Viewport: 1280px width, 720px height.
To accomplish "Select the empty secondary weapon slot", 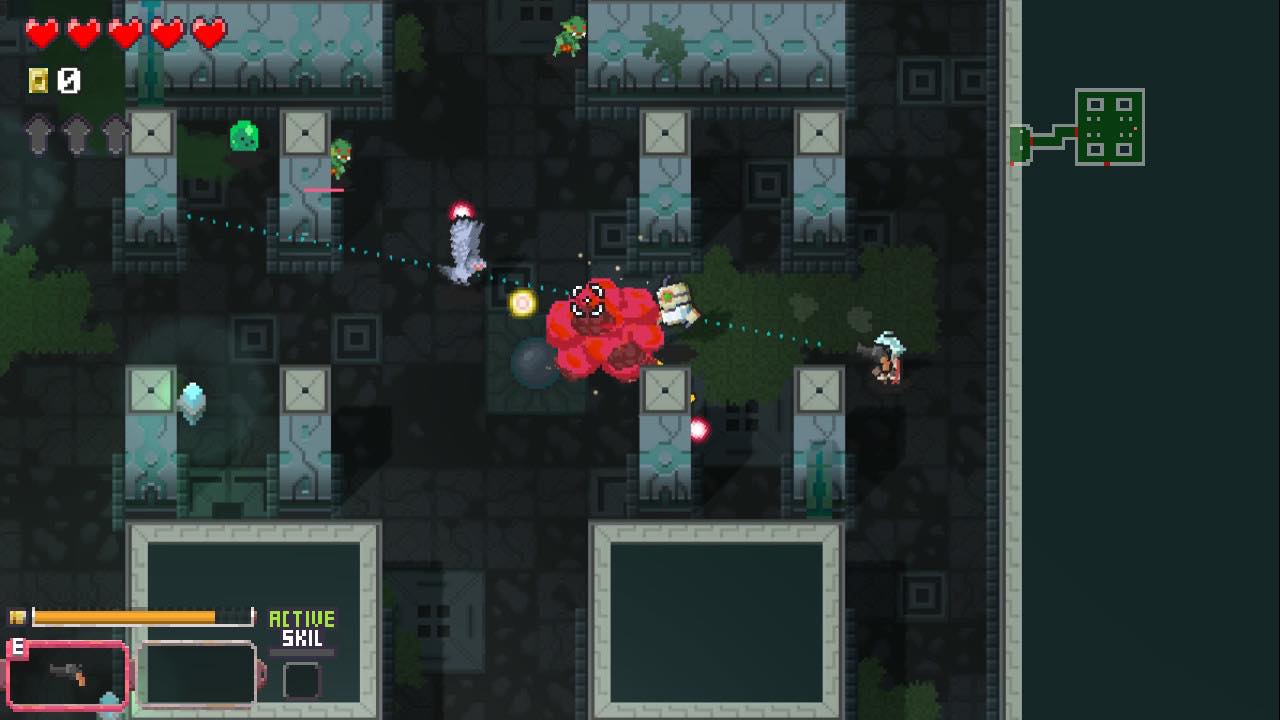I will click(197, 675).
